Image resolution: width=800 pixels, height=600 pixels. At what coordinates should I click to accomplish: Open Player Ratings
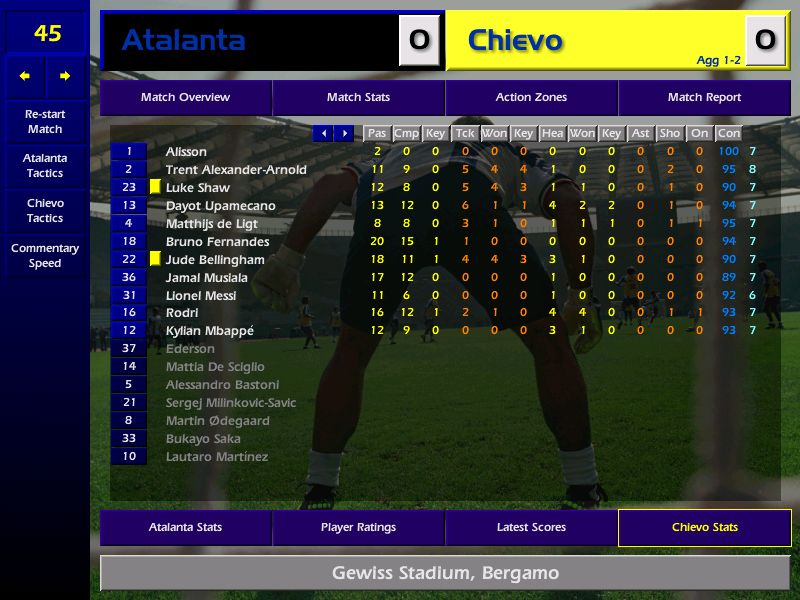pyautogui.click(x=358, y=528)
